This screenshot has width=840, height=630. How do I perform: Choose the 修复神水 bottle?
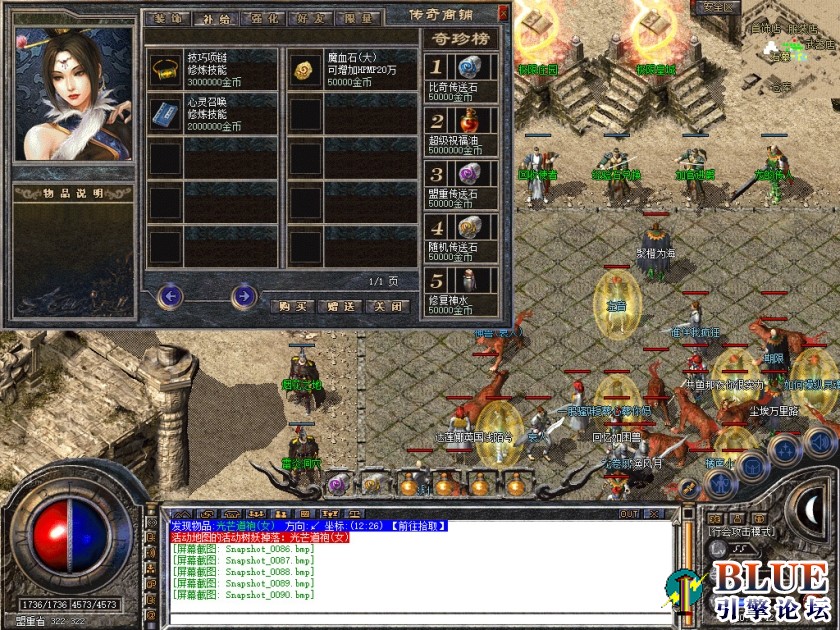(468, 281)
